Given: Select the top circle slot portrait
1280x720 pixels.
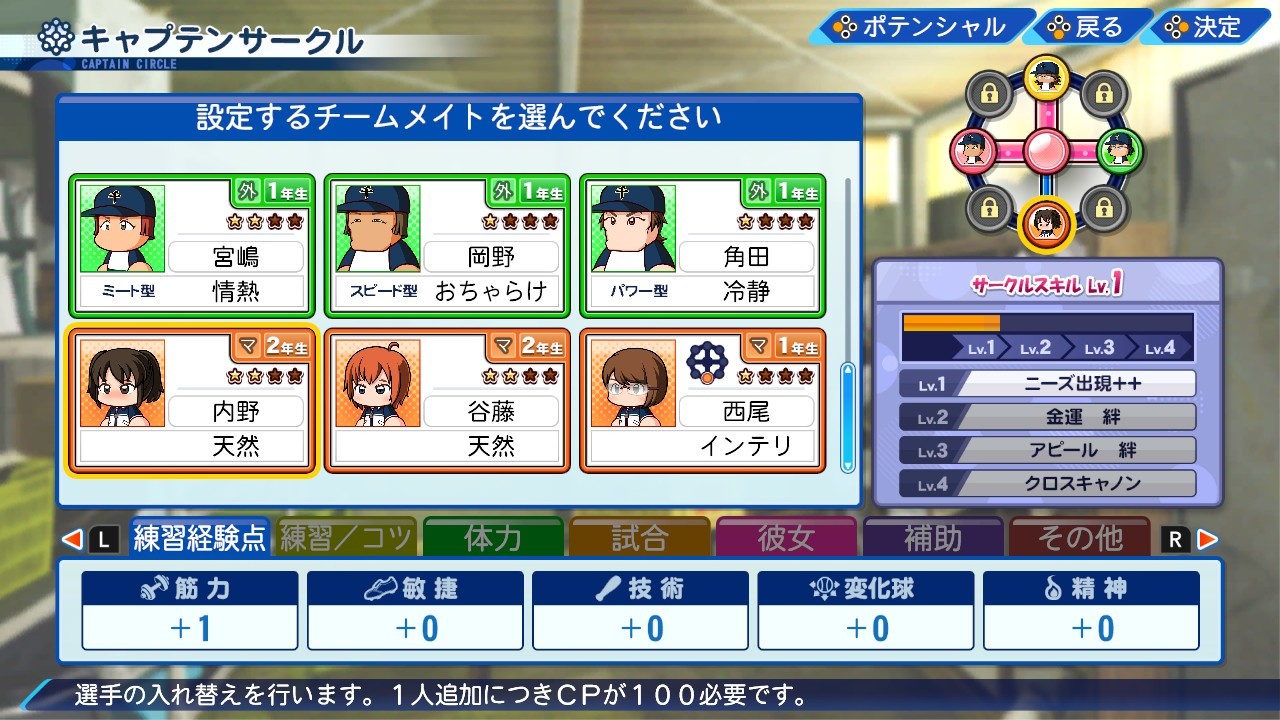Looking at the screenshot, I should (x=1046, y=78).
